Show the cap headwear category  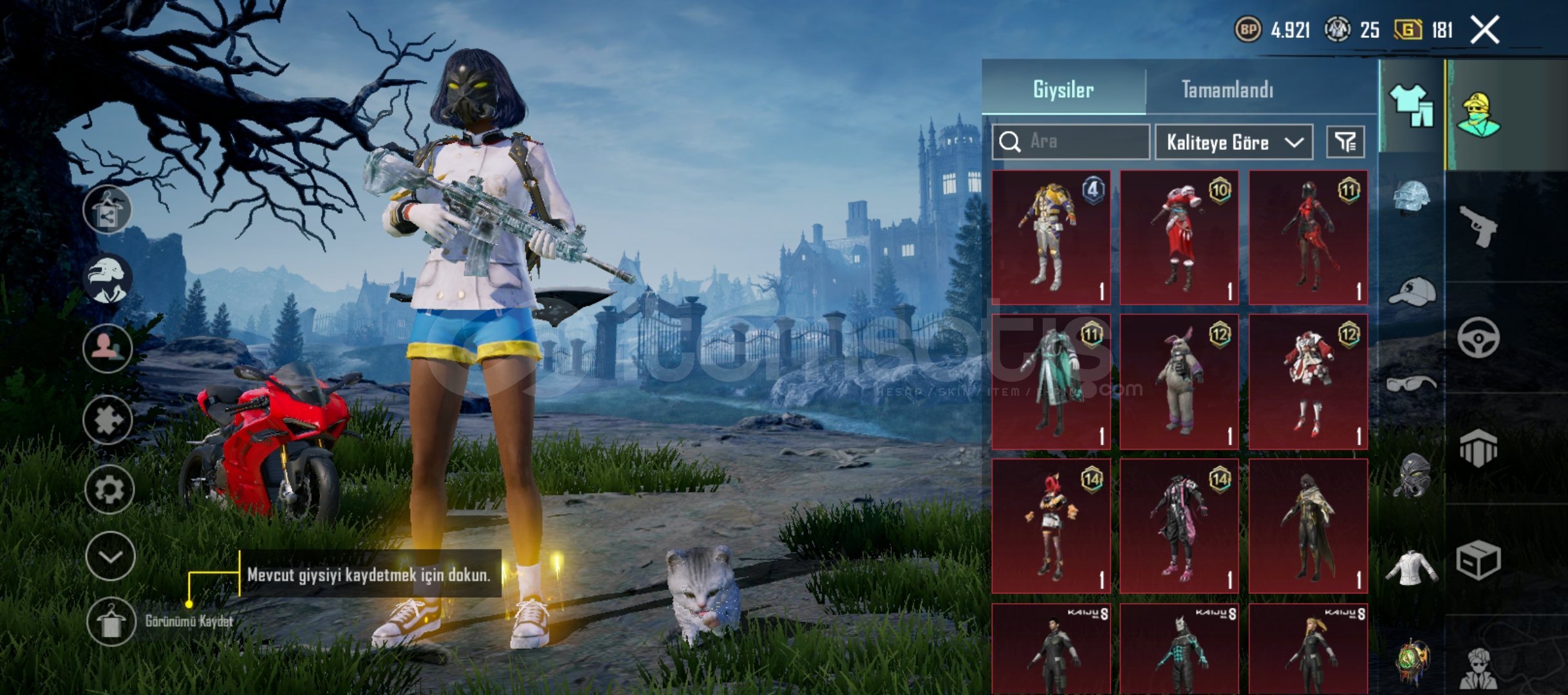pos(1412,292)
